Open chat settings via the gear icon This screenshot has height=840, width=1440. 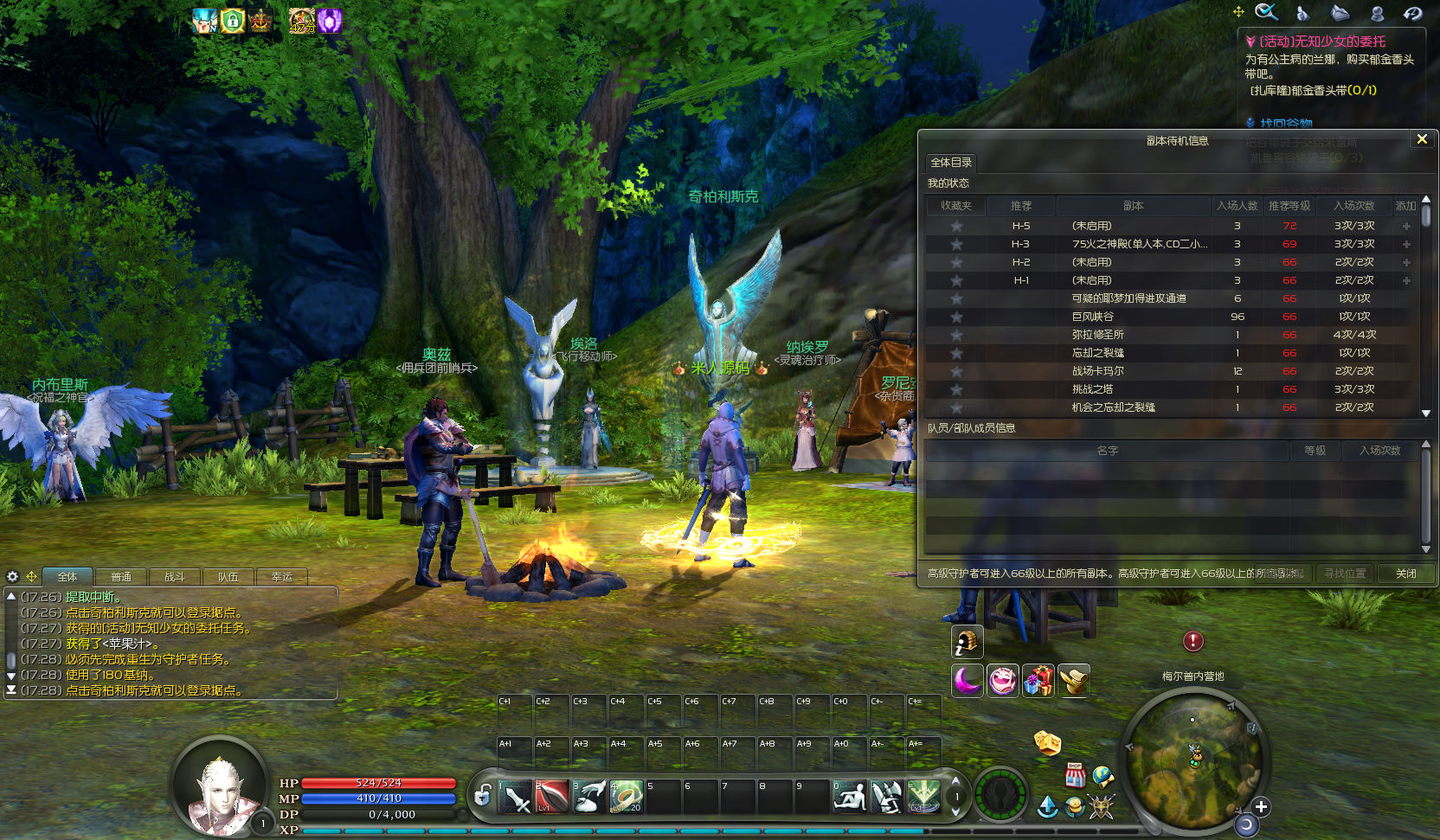(x=12, y=576)
